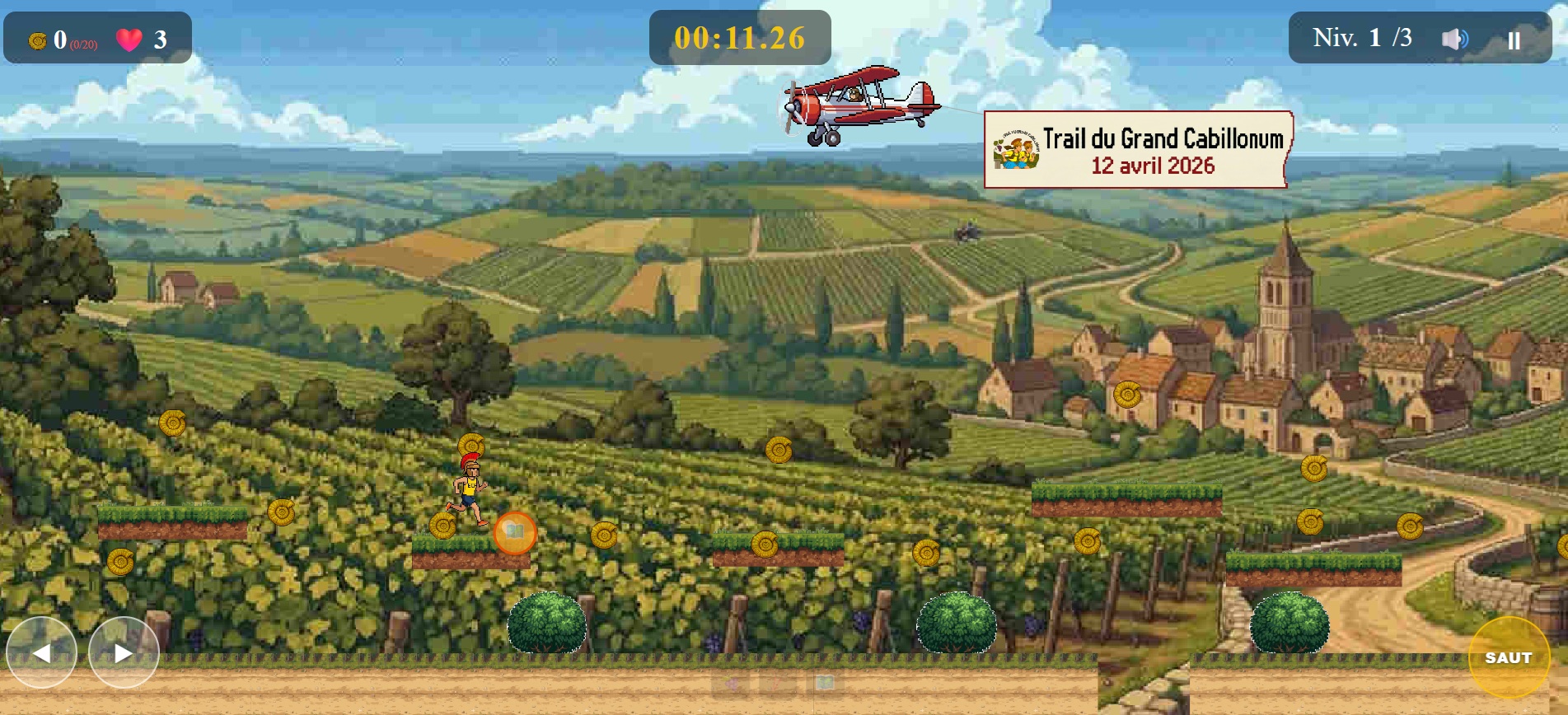The width and height of the screenshot is (1568, 715).
Task: Click the faint map icon on the dirt path
Action: (x=826, y=682)
